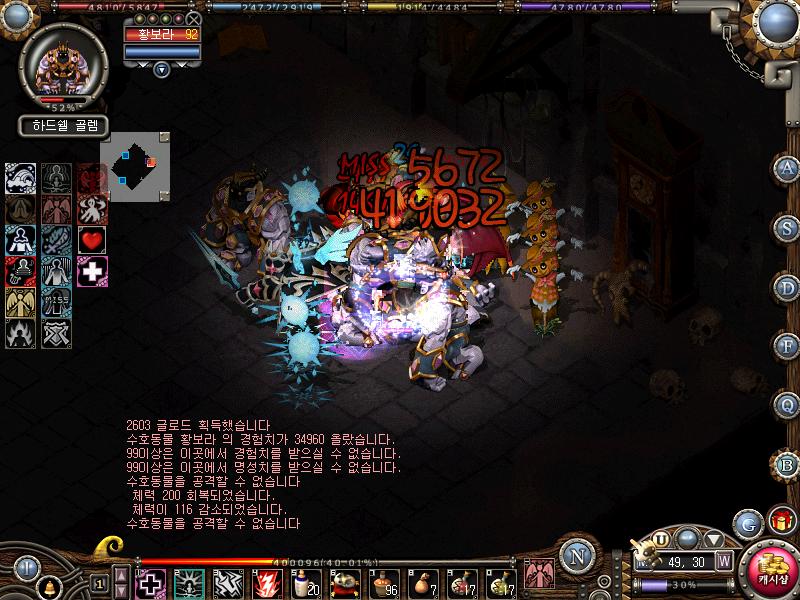Activate the red lightning bolt hotbar skill
Image resolution: width=800 pixels, height=600 pixels.
click(x=264, y=582)
